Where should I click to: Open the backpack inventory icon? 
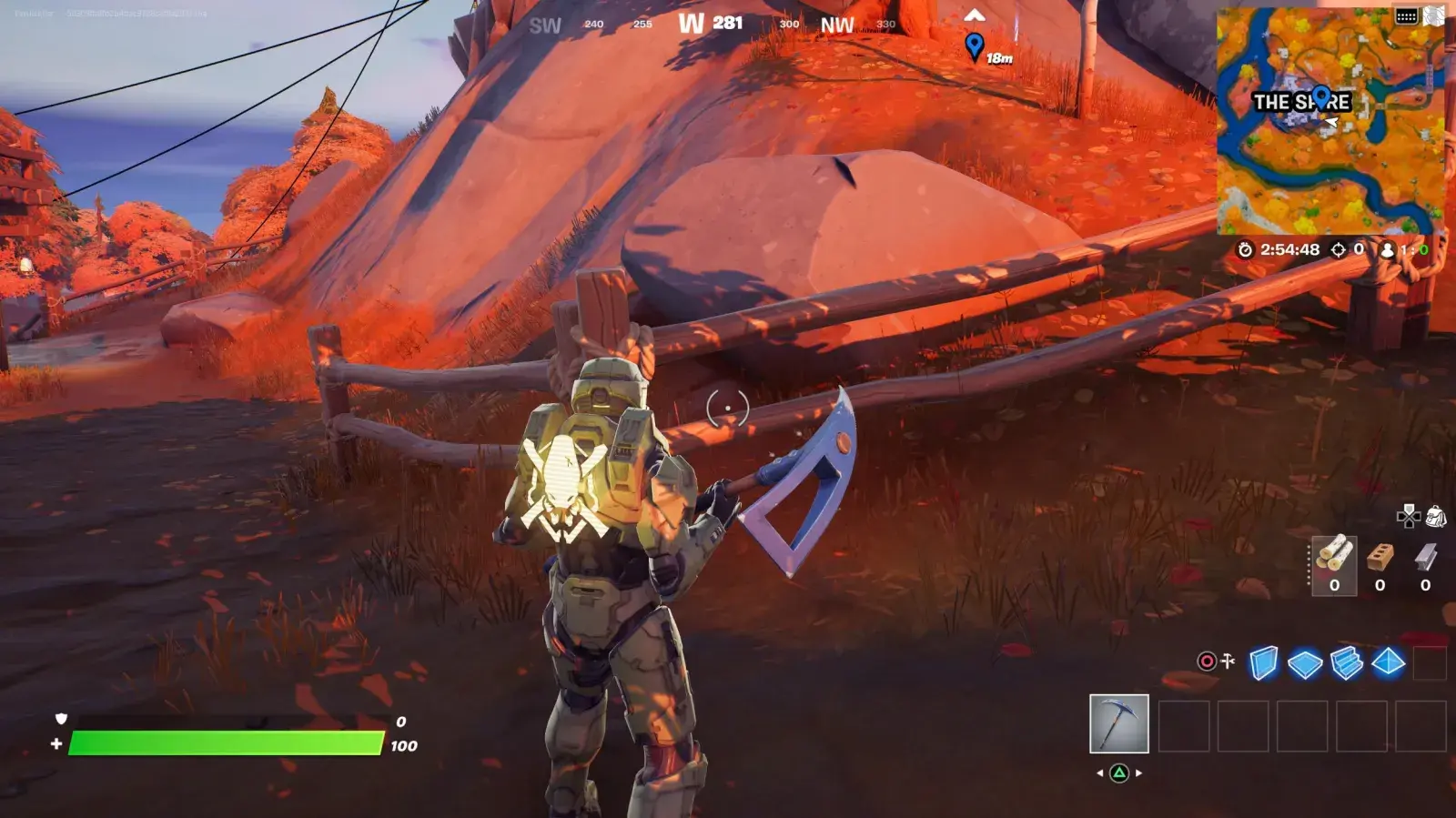[x=1435, y=517]
